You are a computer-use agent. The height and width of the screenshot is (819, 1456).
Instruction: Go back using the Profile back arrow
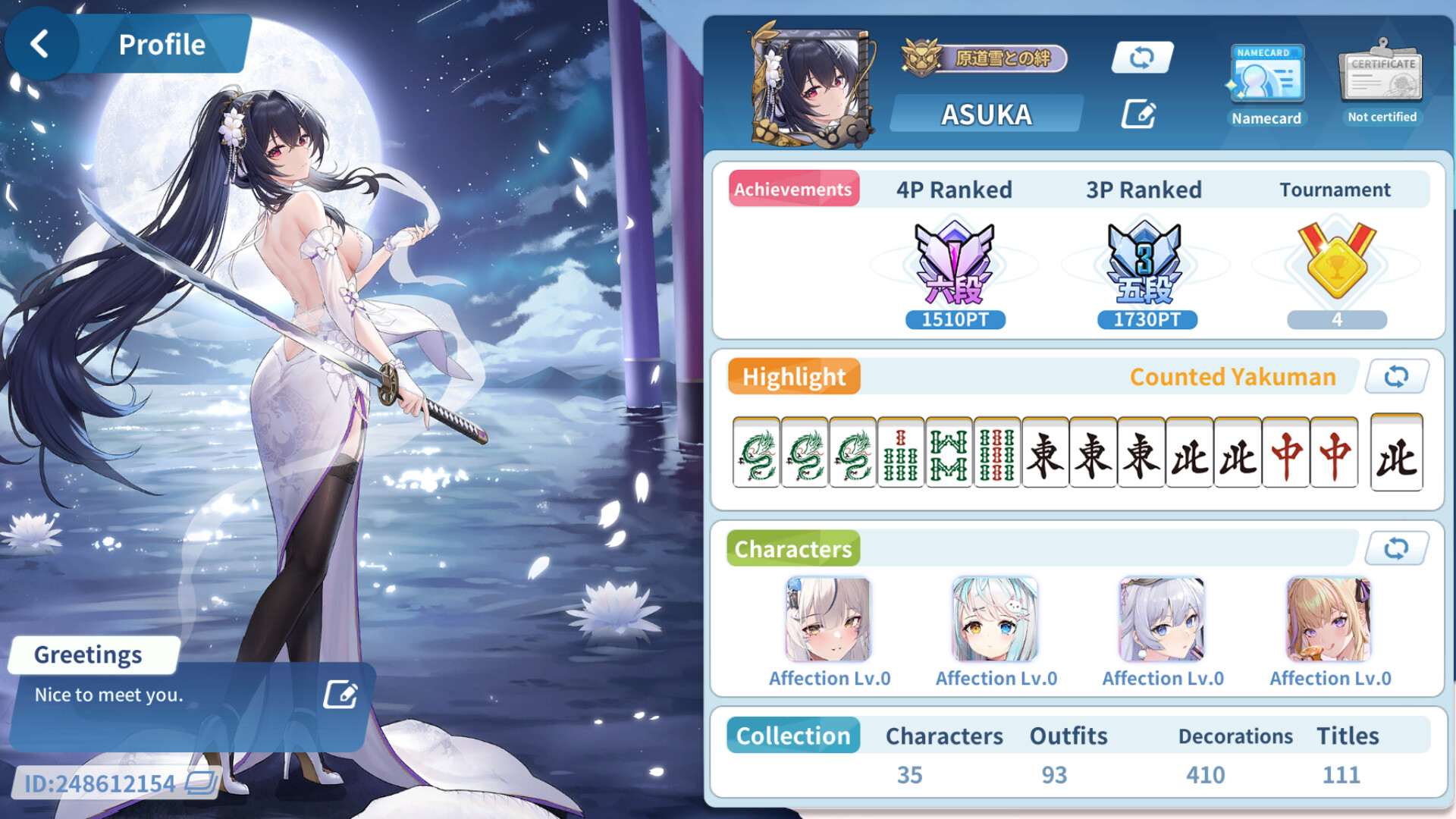39,43
